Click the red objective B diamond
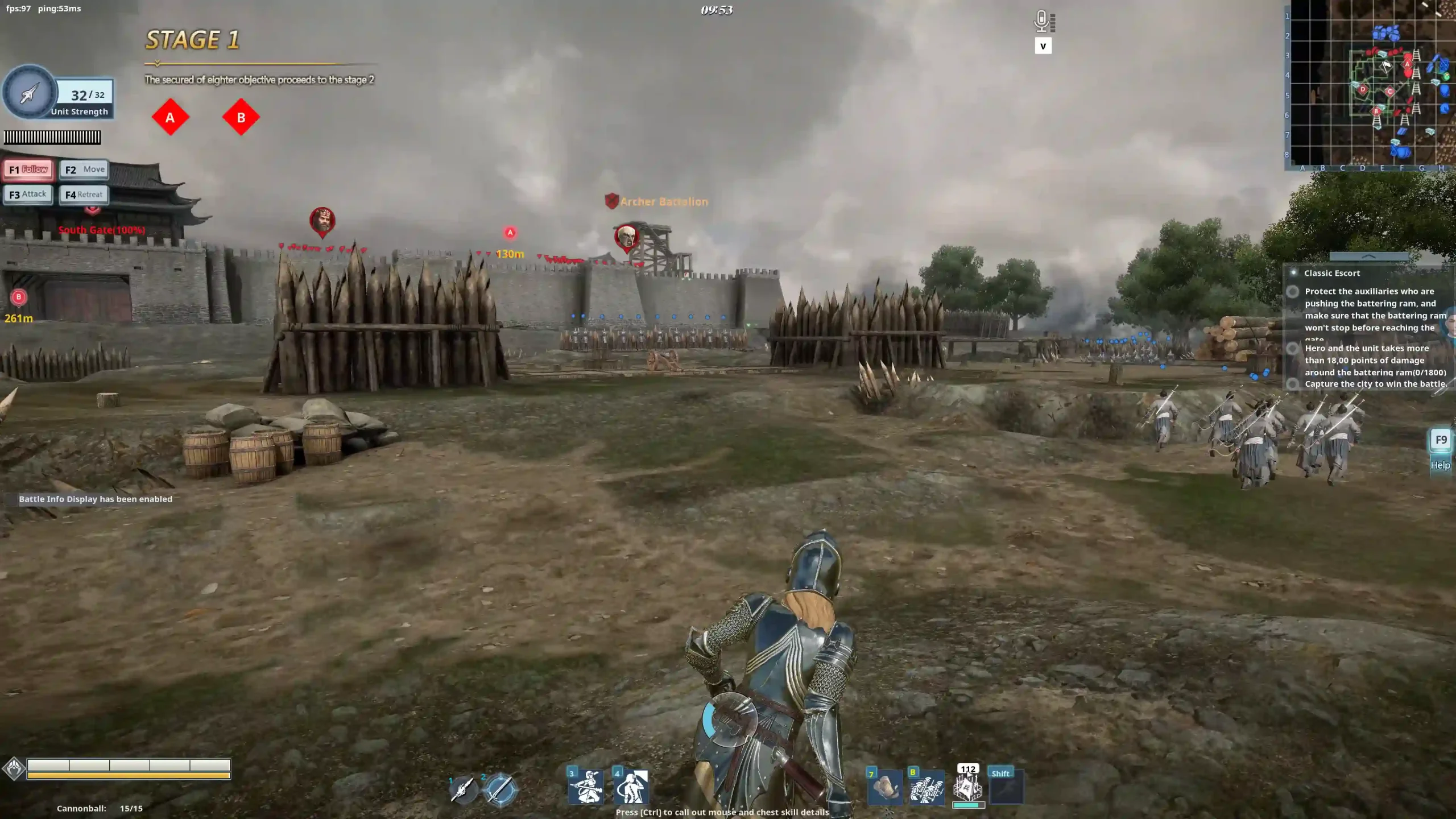 (x=241, y=118)
